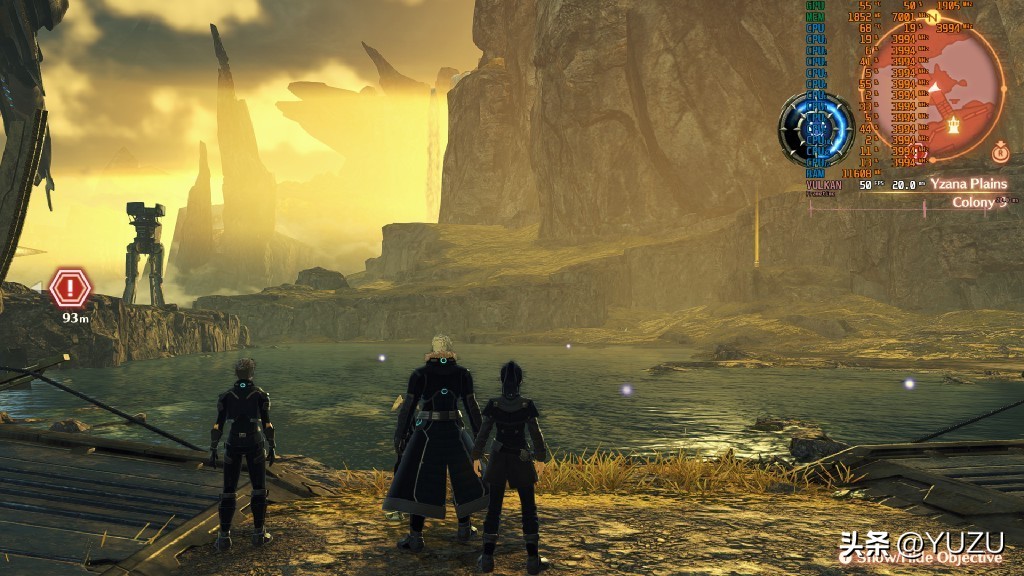Click the Yzana Plains location label

click(x=965, y=184)
